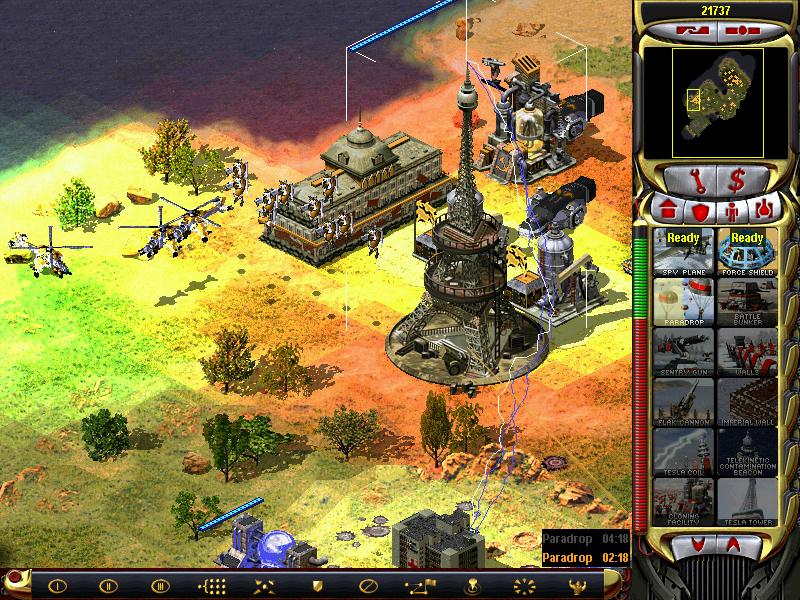
Task: Queue a Sentry Gun defense
Action: point(683,350)
